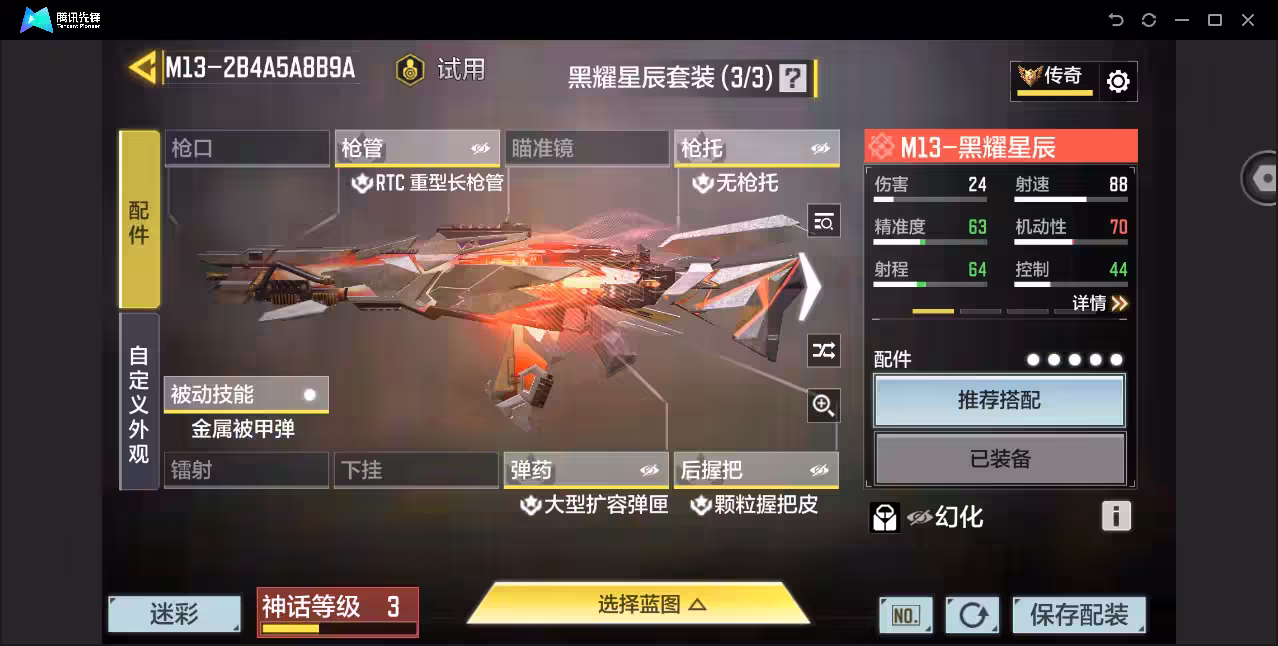
Task: Close the emulator window
Action: (1248, 20)
